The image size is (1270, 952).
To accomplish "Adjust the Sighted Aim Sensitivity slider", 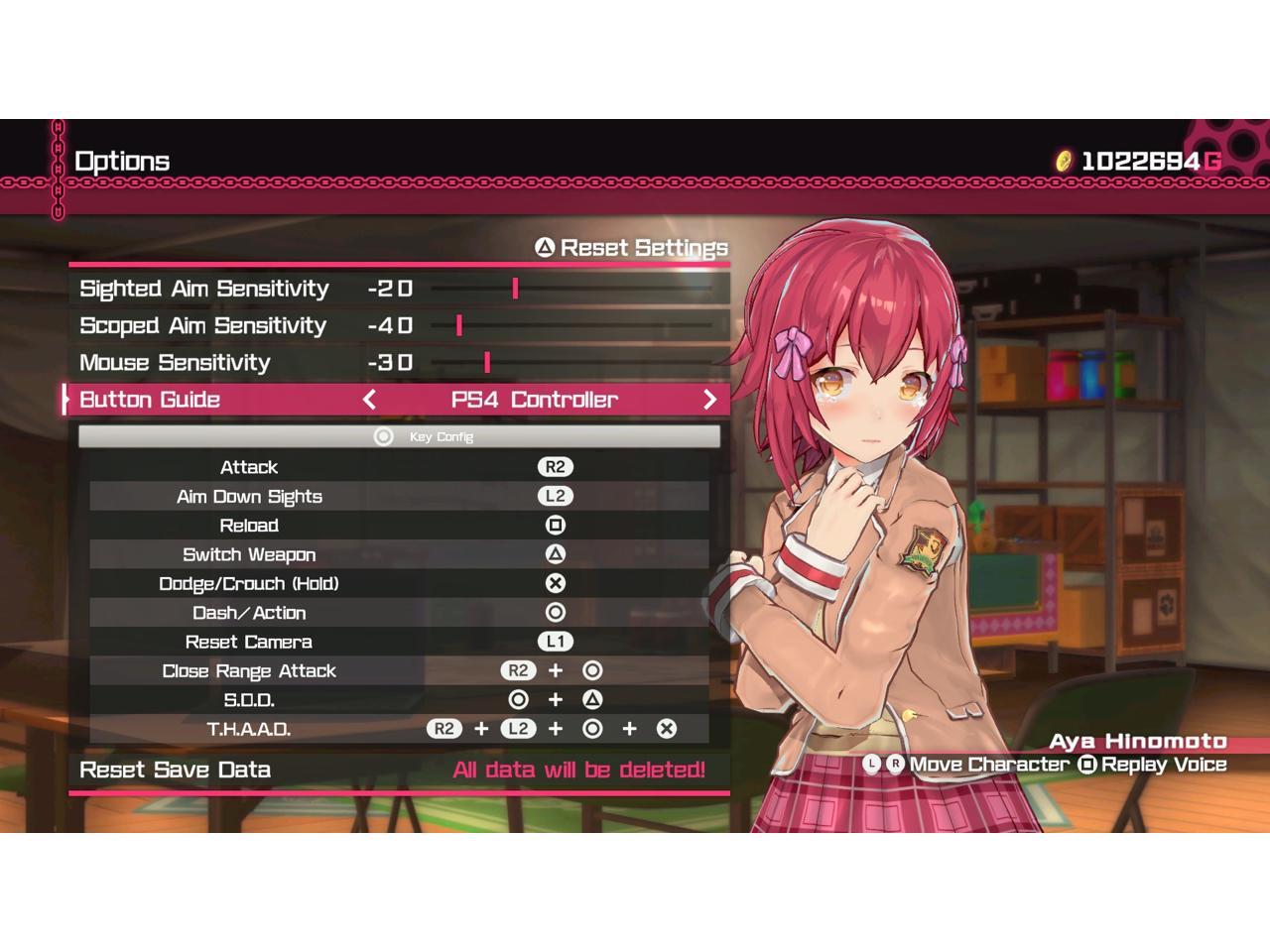I will 515,289.
